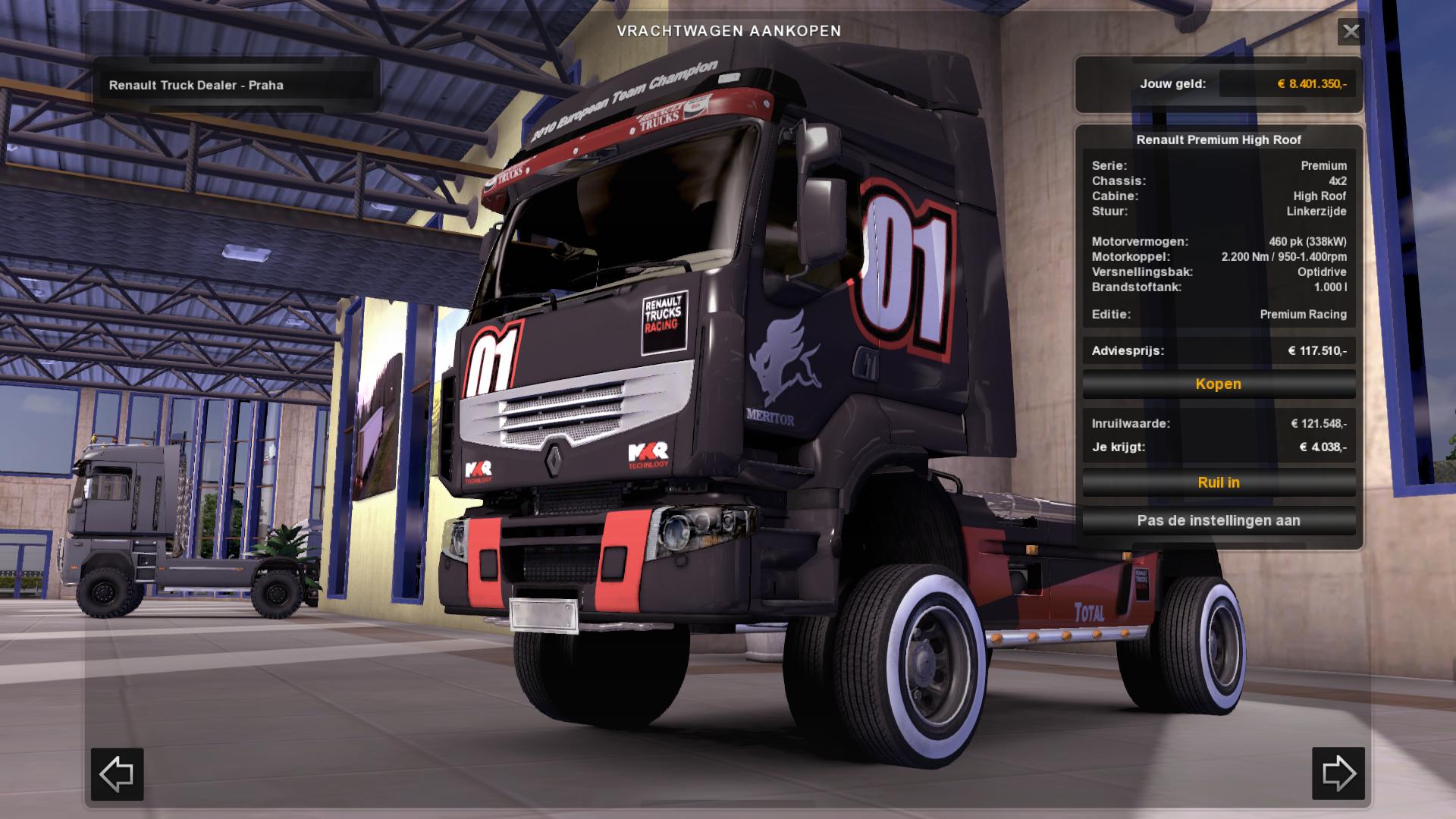This screenshot has width=1456, height=819.
Task: Trade in your truck via Ruil in
Action: [x=1218, y=482]
